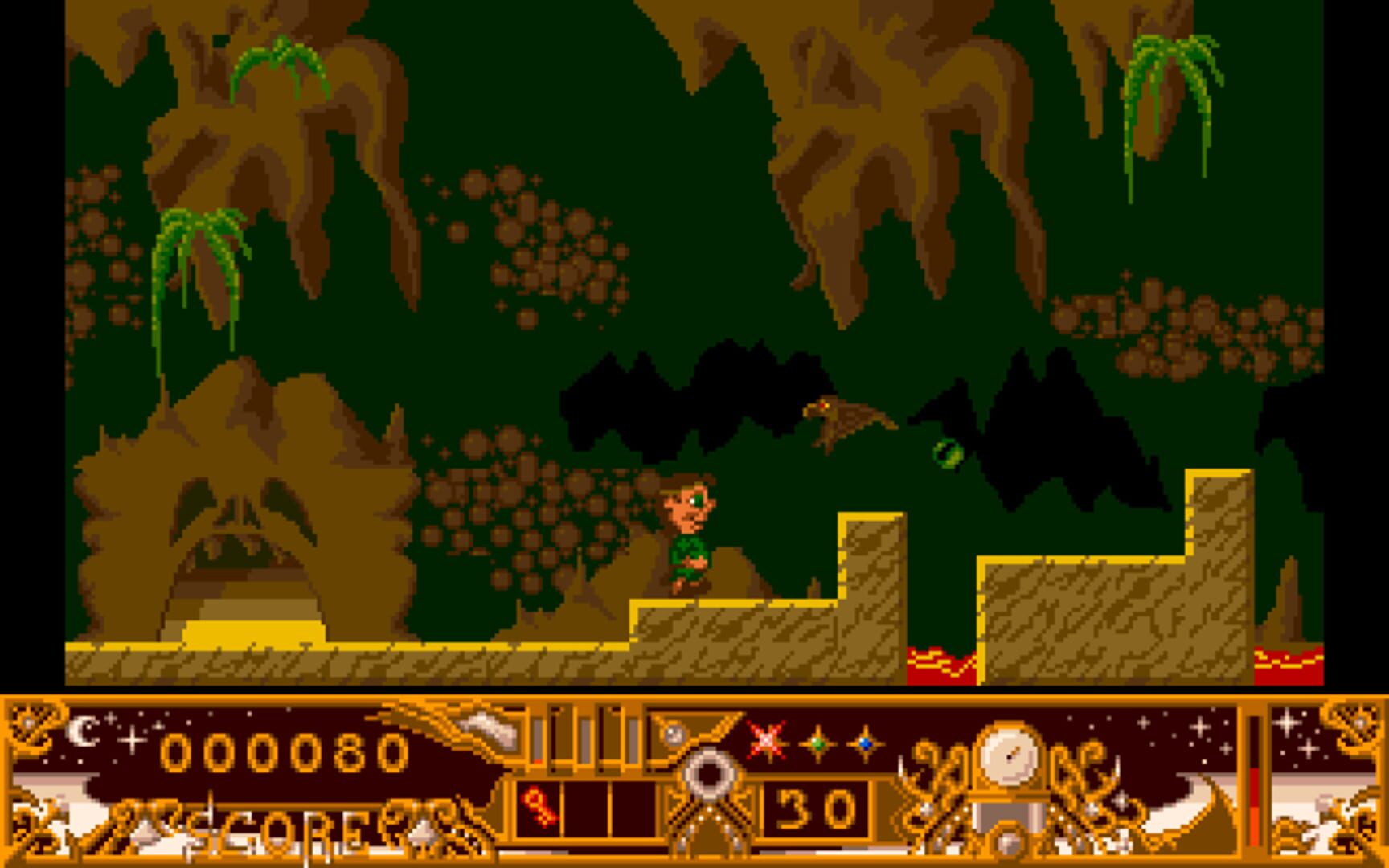Screen dimensions: 1389x868
Task: Click the player character in green
Action: (691, 538)
